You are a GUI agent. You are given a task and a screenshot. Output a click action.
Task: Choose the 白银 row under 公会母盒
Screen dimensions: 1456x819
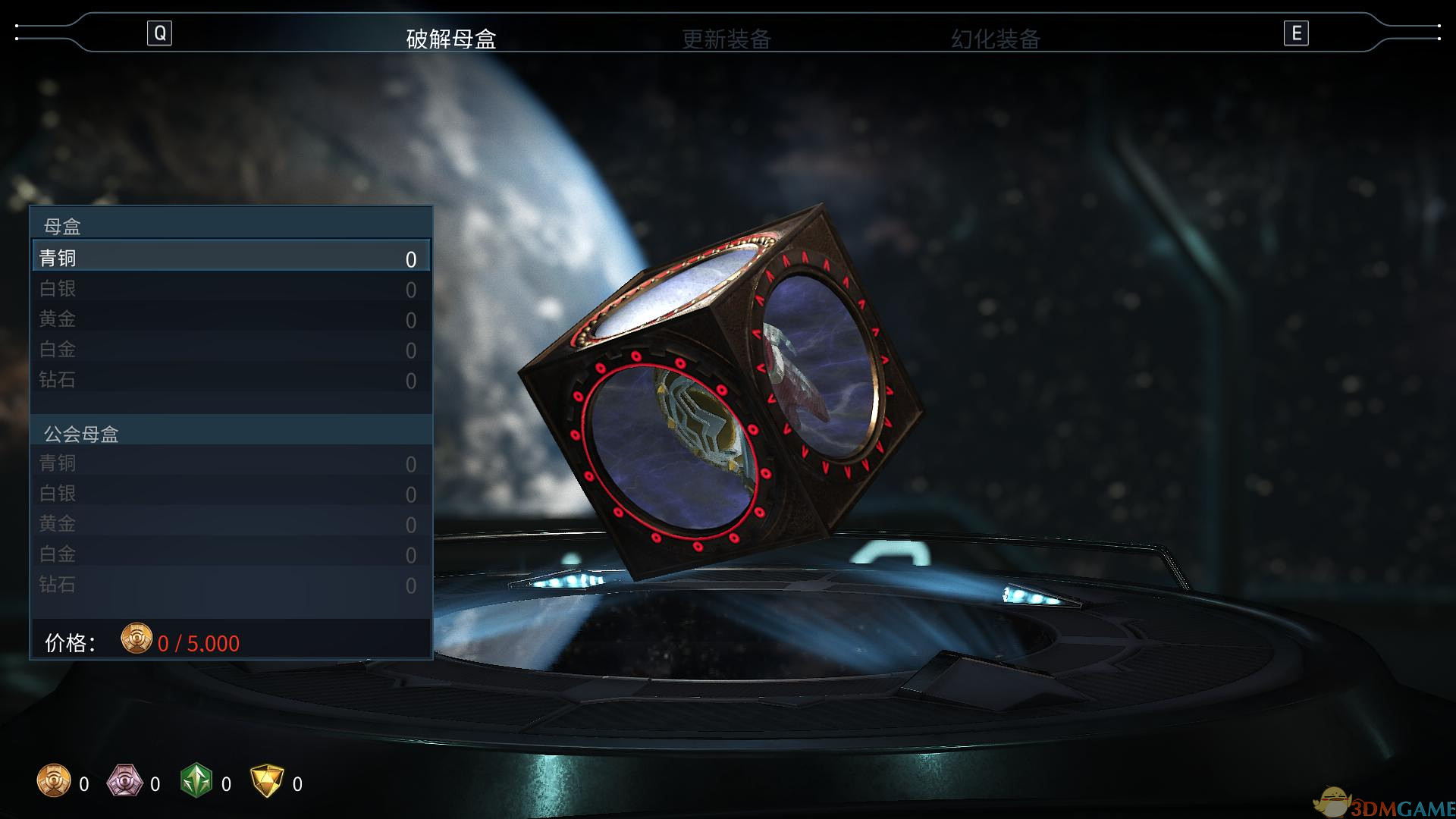click(x=231, y=494)
